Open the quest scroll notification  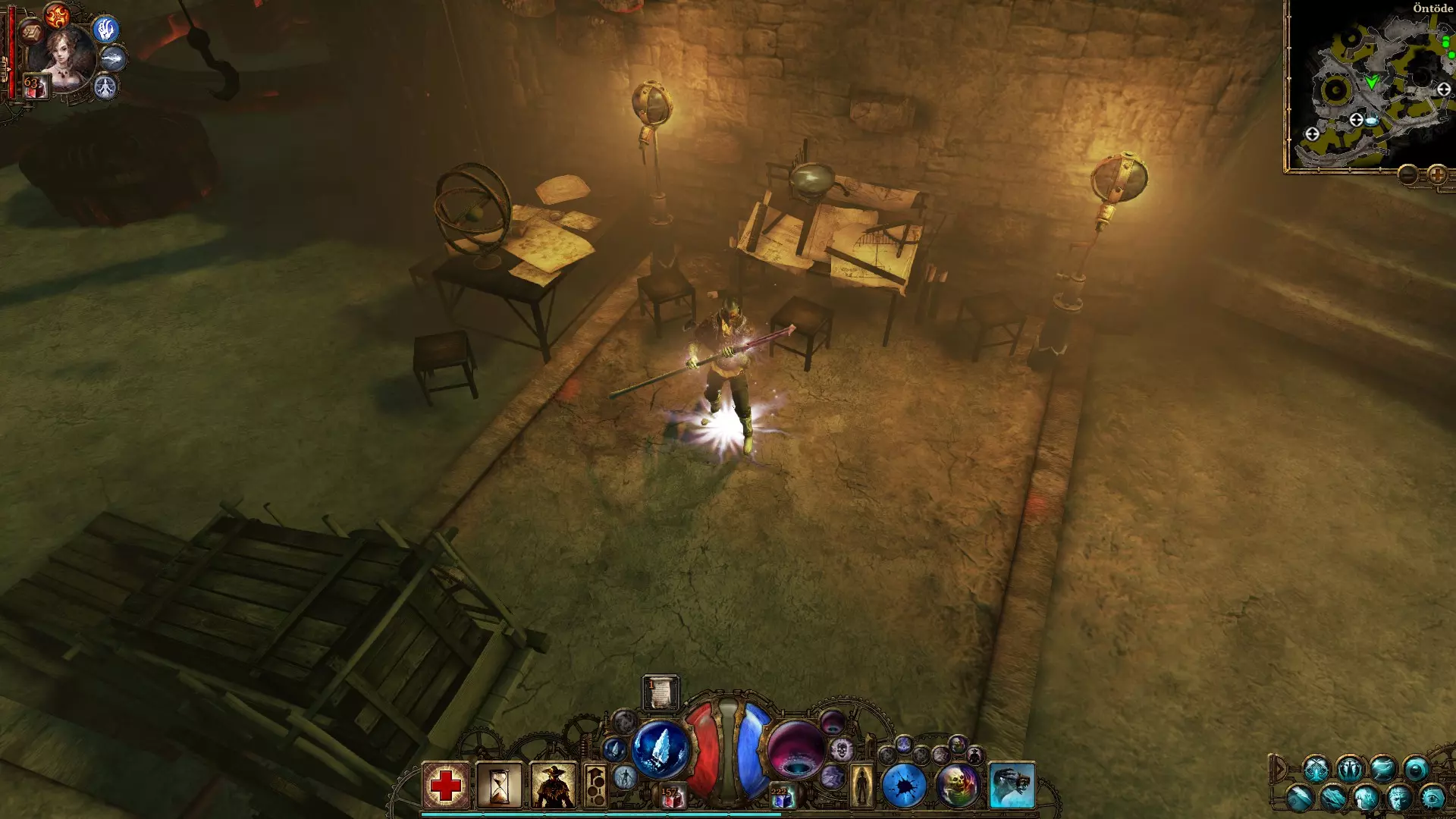661,693
